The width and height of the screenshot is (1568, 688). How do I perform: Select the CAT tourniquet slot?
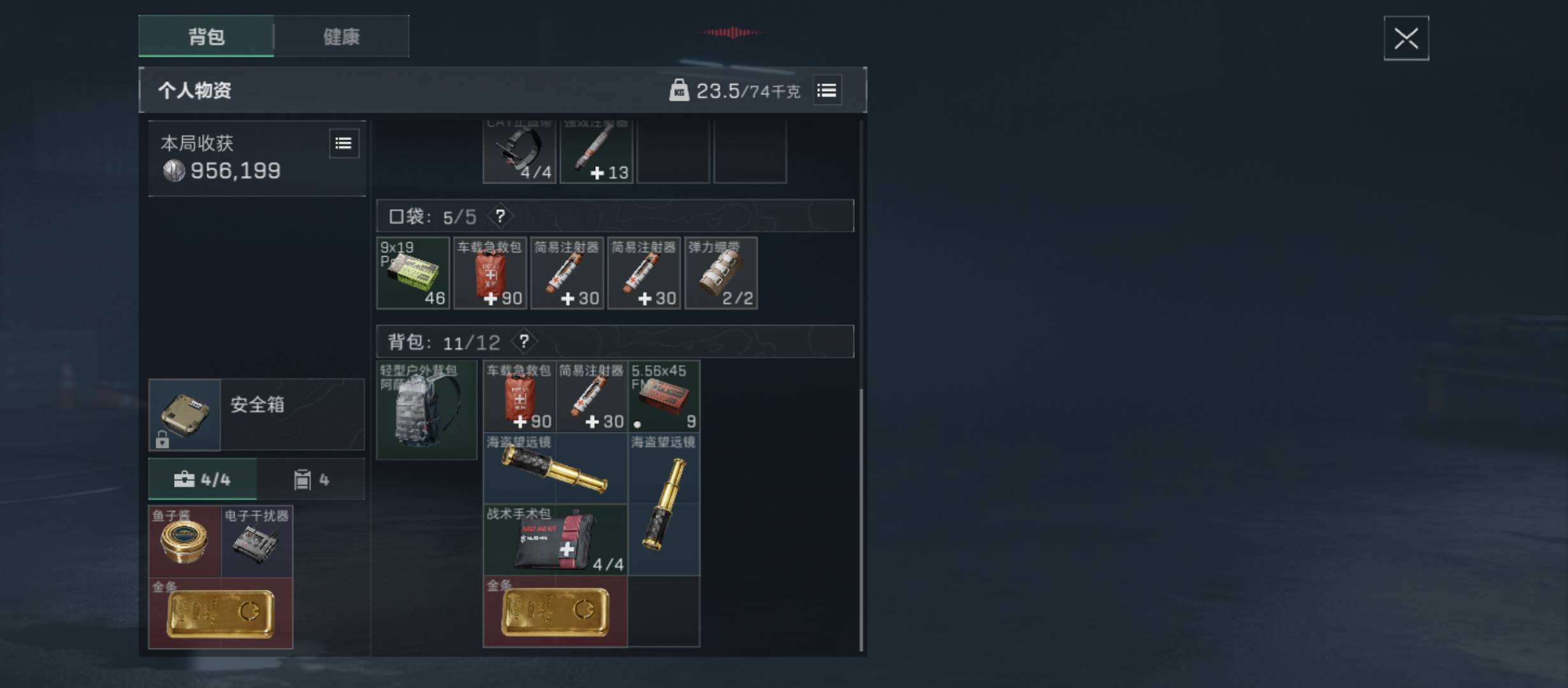click(519, 153)
